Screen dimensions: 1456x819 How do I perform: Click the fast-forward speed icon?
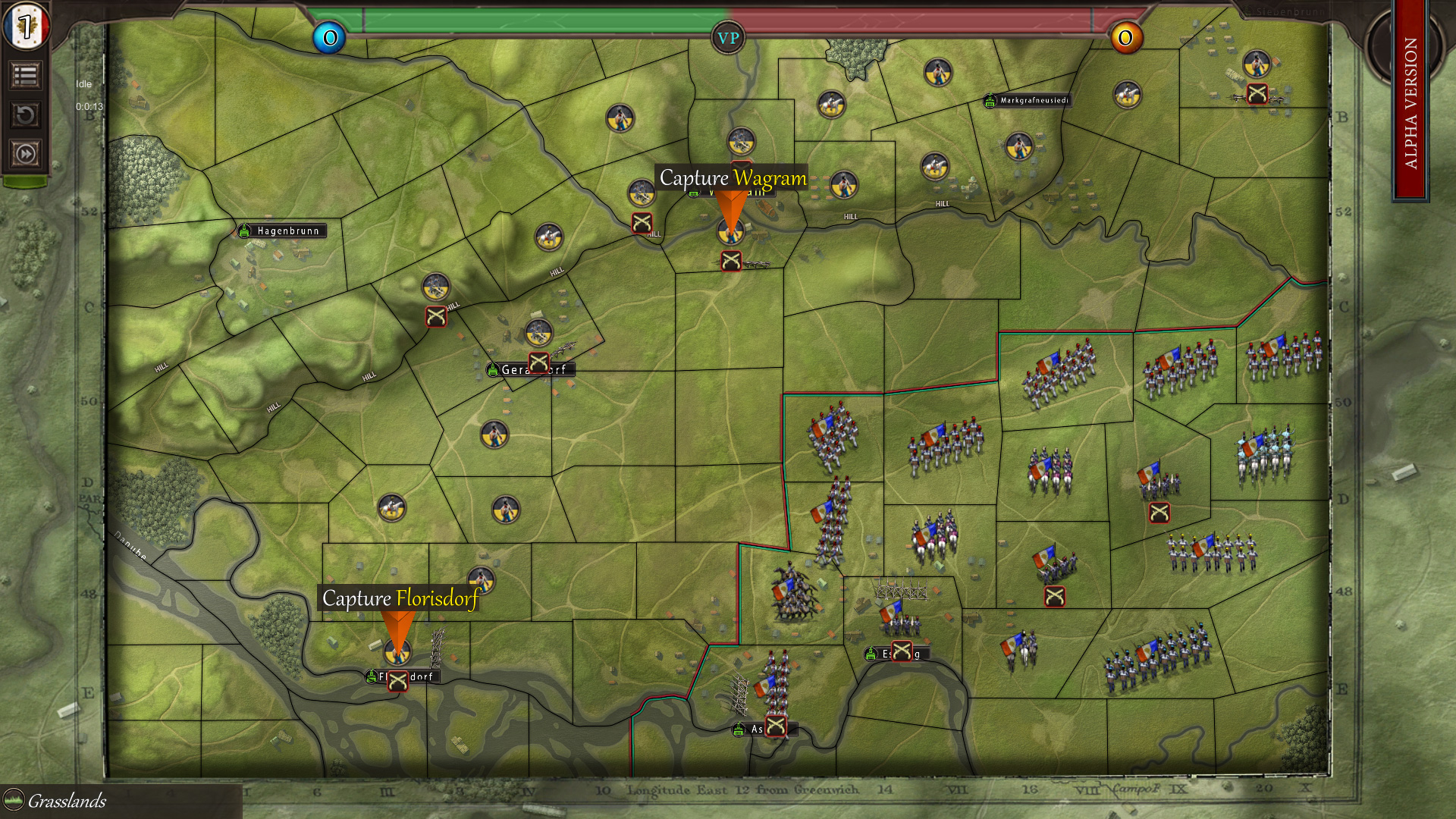[x=25, y=152]
